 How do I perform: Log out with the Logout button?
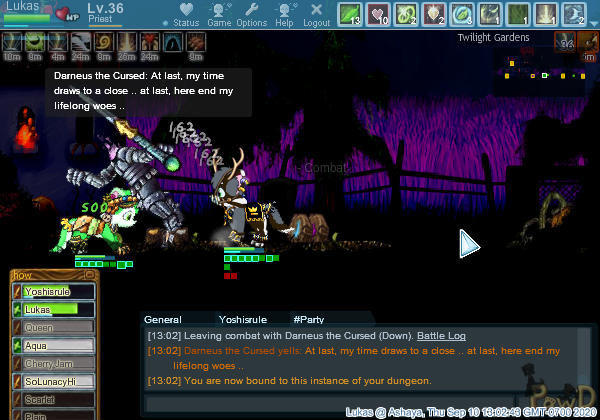tap(316, 15)
